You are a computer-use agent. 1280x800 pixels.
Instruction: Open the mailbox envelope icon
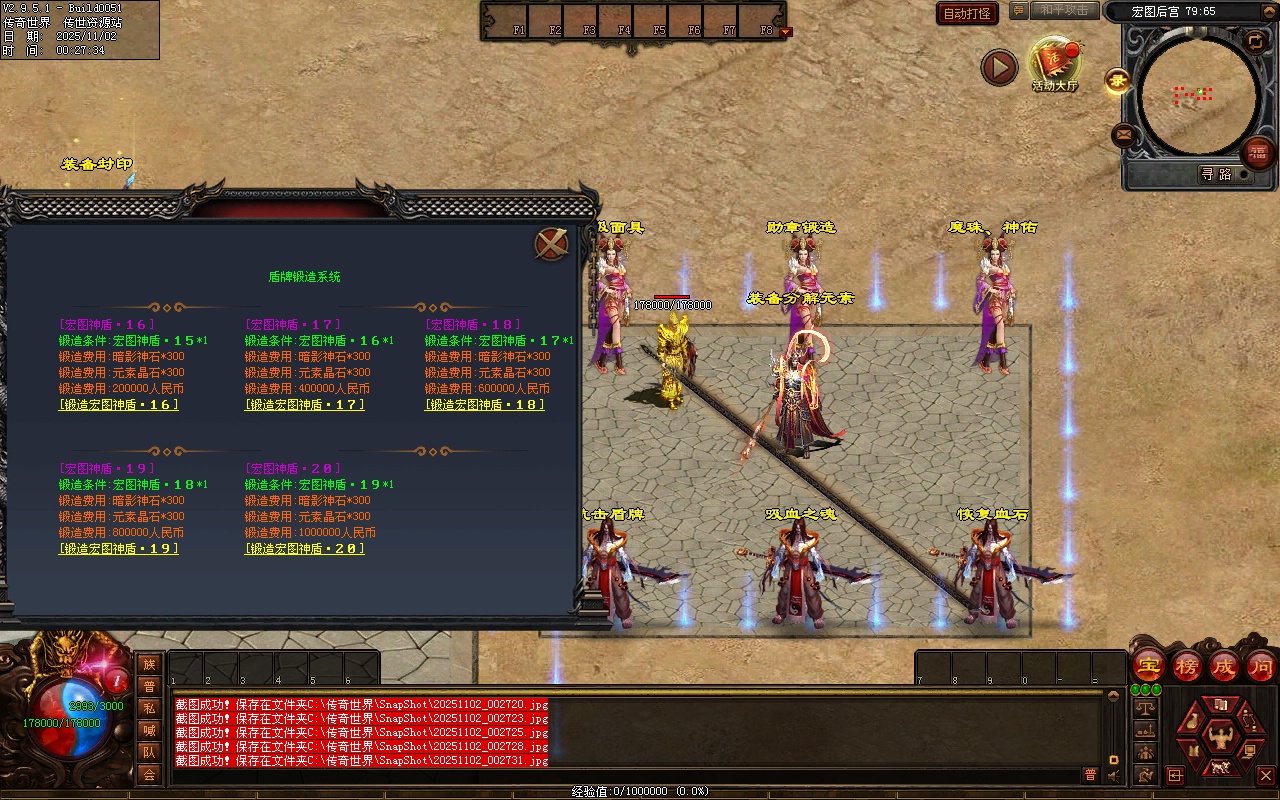pos(1125,134)
